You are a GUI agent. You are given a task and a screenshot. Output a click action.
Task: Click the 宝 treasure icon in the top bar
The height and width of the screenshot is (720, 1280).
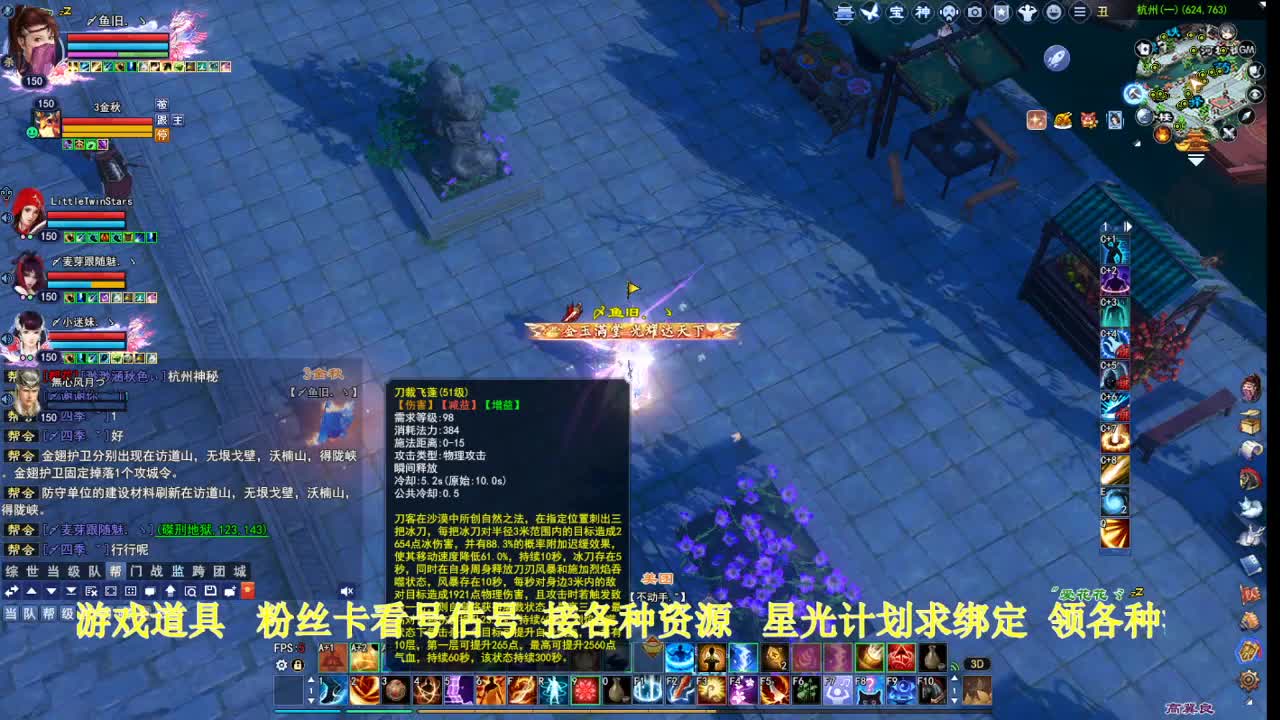point(896,12)
